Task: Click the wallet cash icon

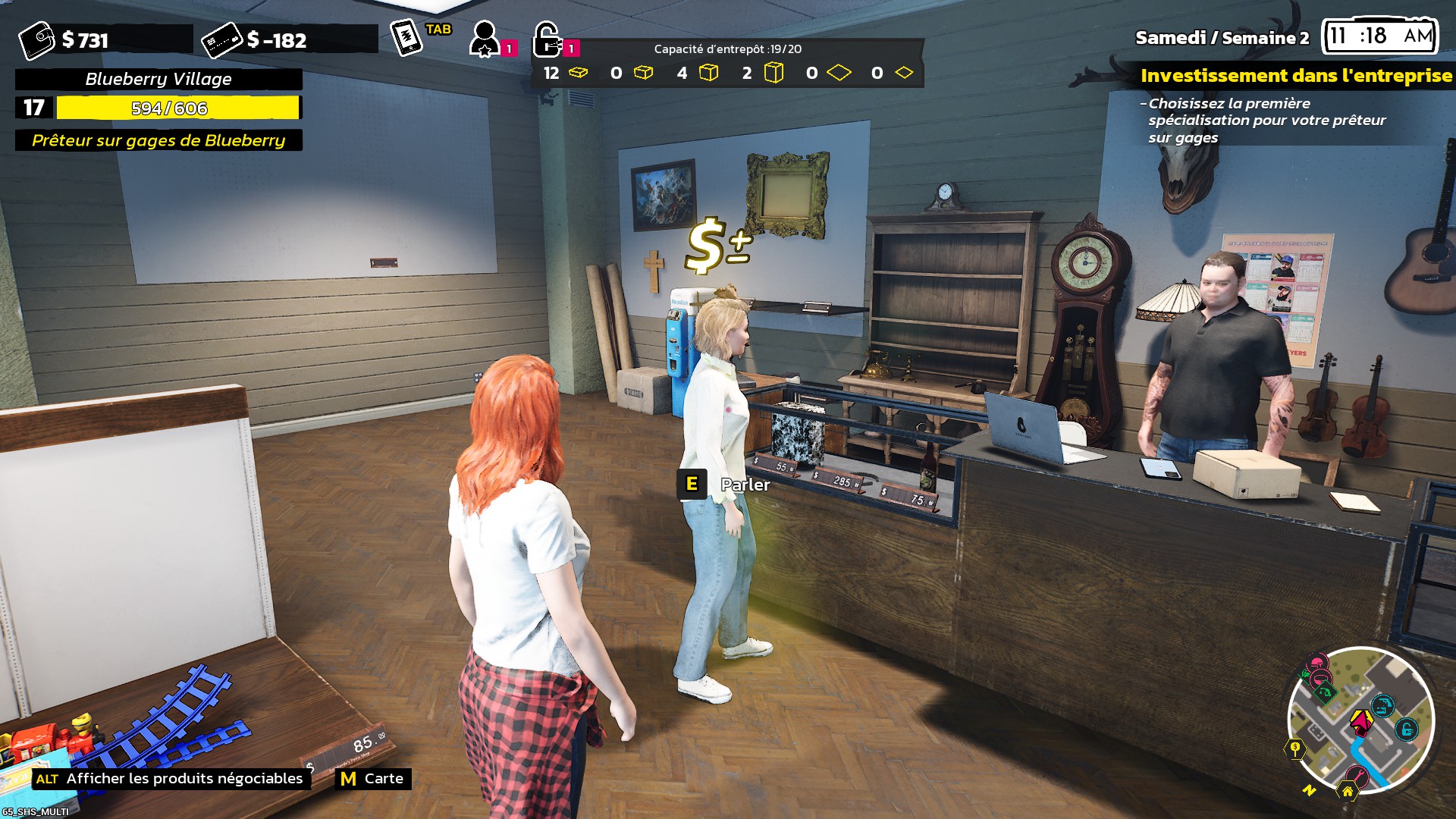Action: pyautogui.click(x=36, y=40)
